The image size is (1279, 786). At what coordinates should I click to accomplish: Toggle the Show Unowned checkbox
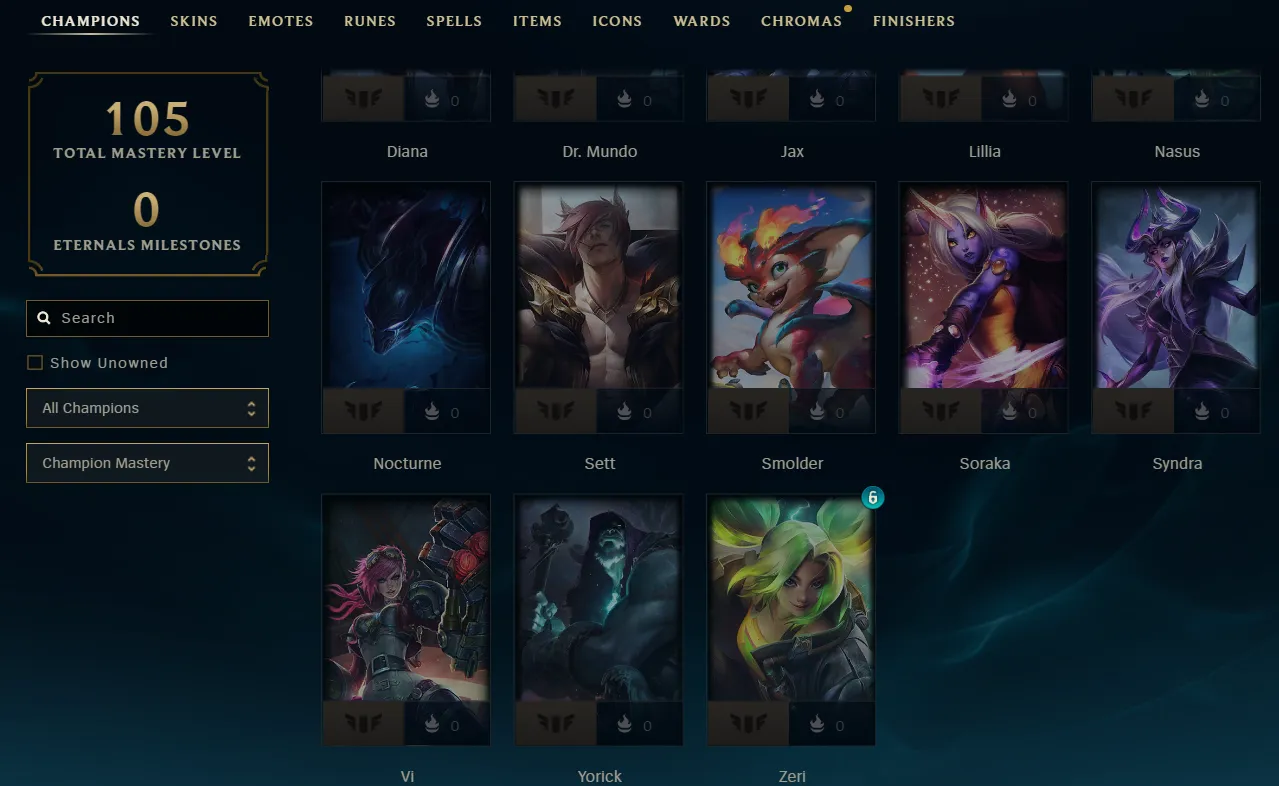(x=35, y=363)
